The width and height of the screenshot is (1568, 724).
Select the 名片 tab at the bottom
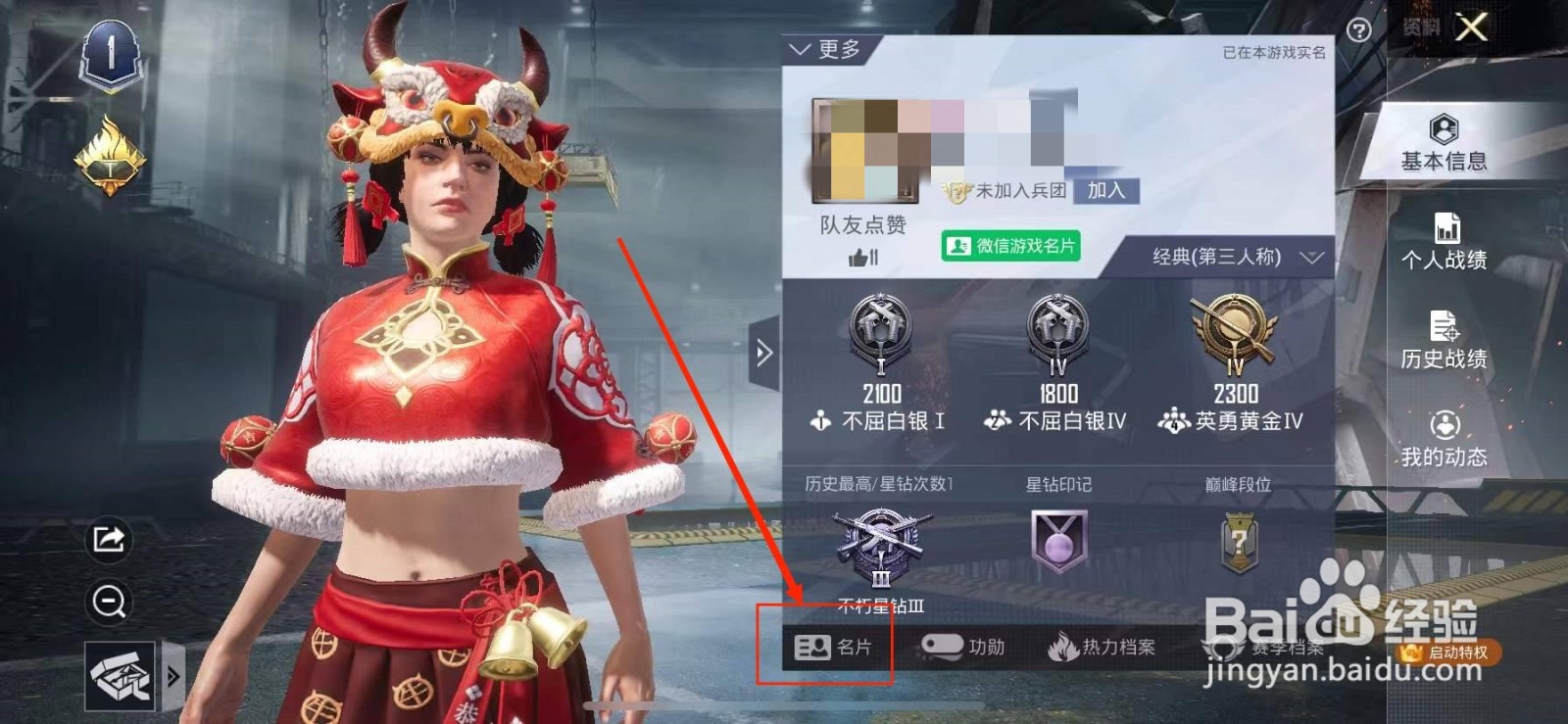click(831, 648)
